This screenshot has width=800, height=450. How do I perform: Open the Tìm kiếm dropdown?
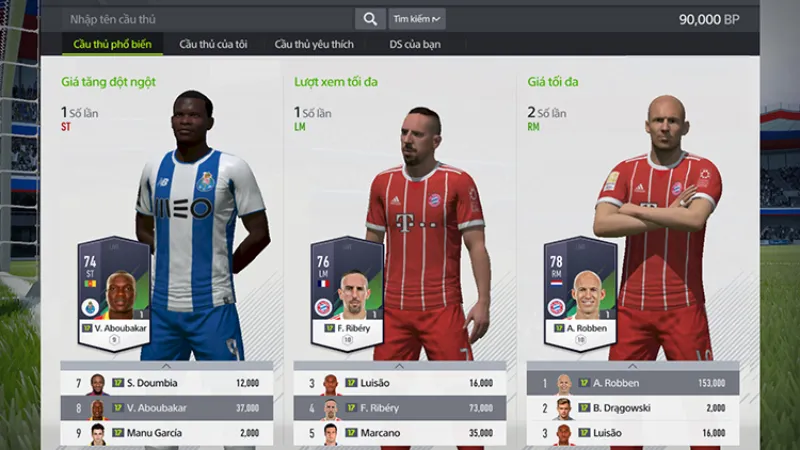(417, 19)
